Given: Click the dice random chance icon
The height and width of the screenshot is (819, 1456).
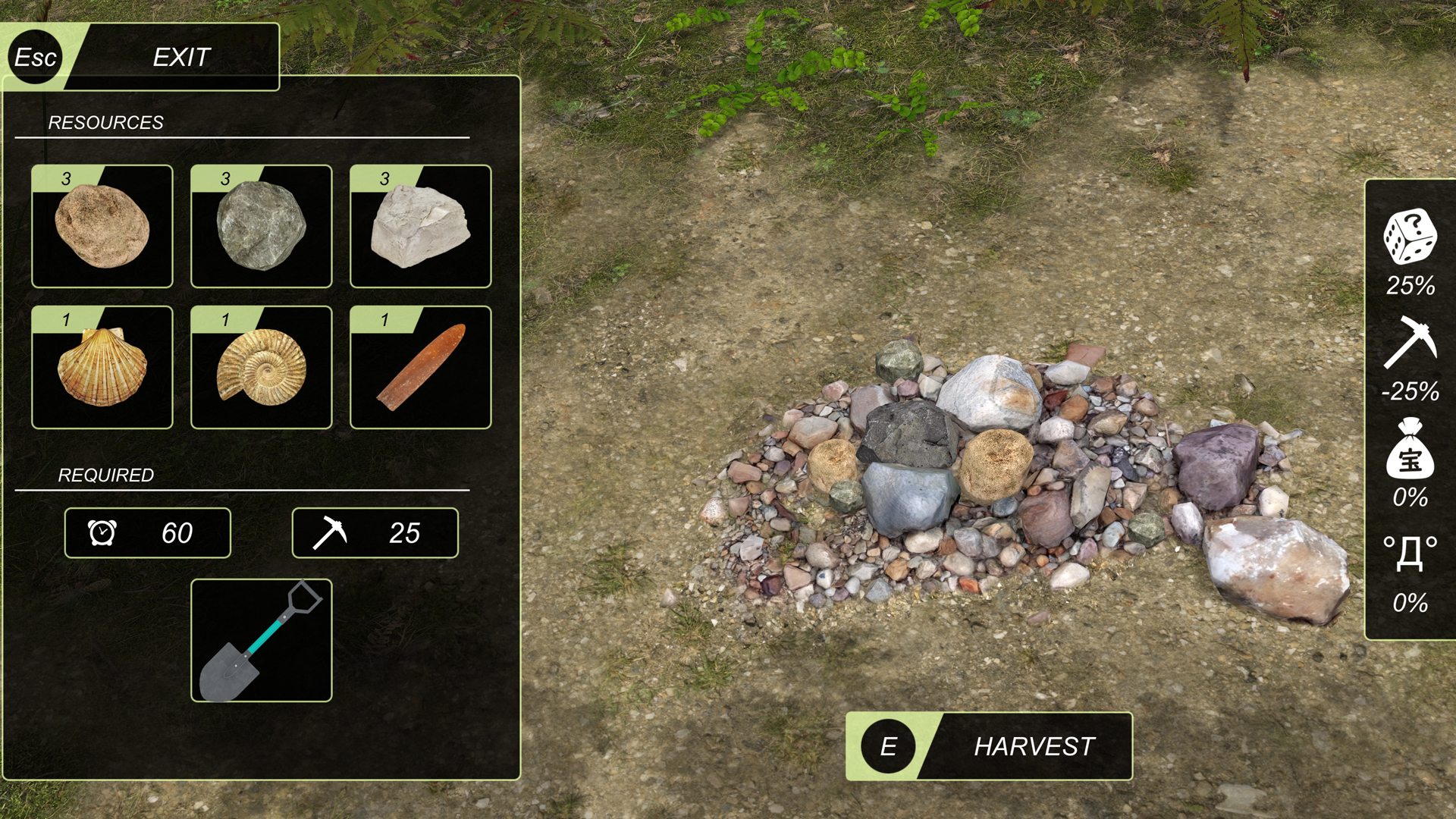Looking at the screenshot, I should coord(1410,237).
